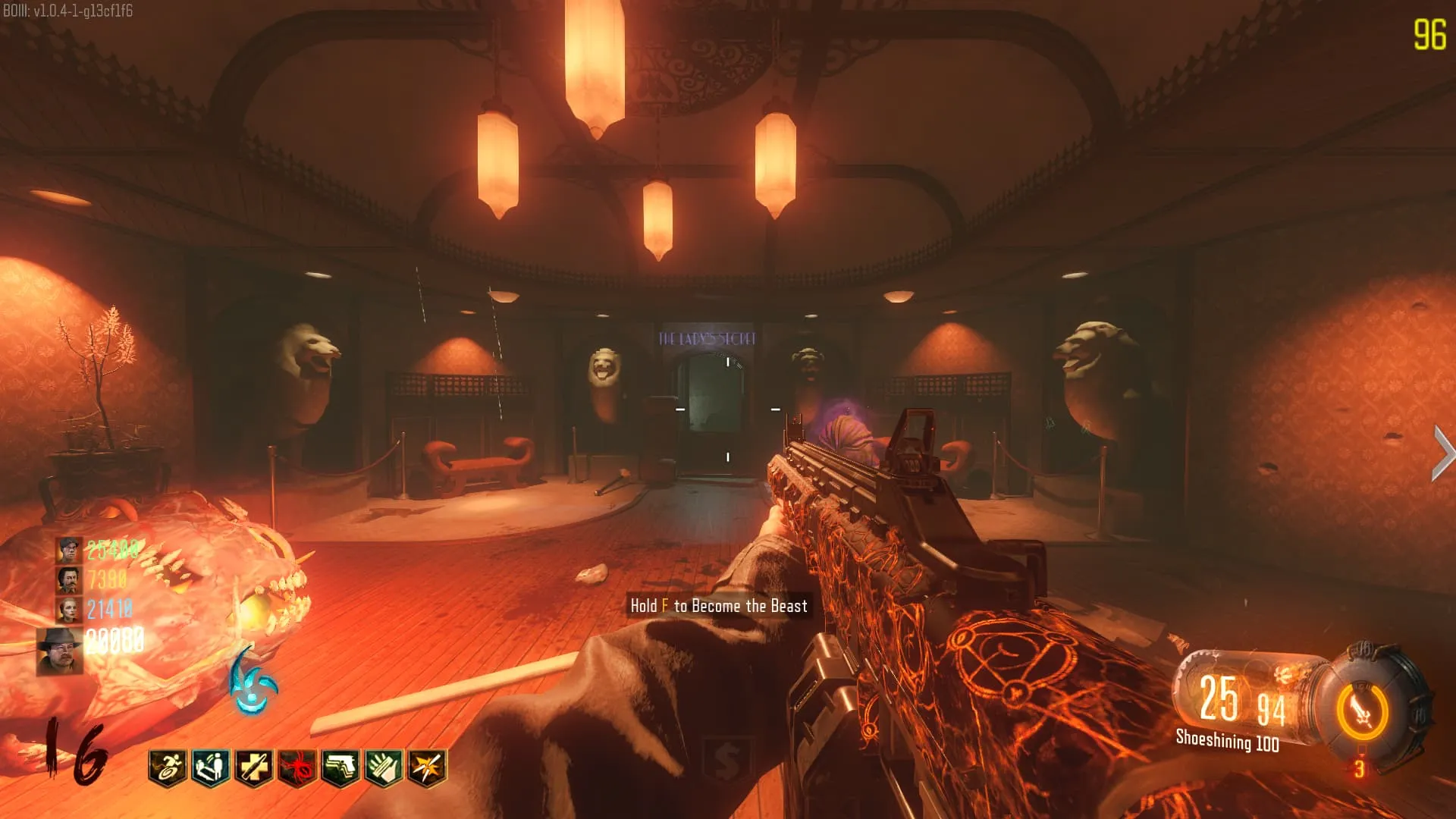
Task: Select the yellow cross and bullet perk
Action: [254, 767]
